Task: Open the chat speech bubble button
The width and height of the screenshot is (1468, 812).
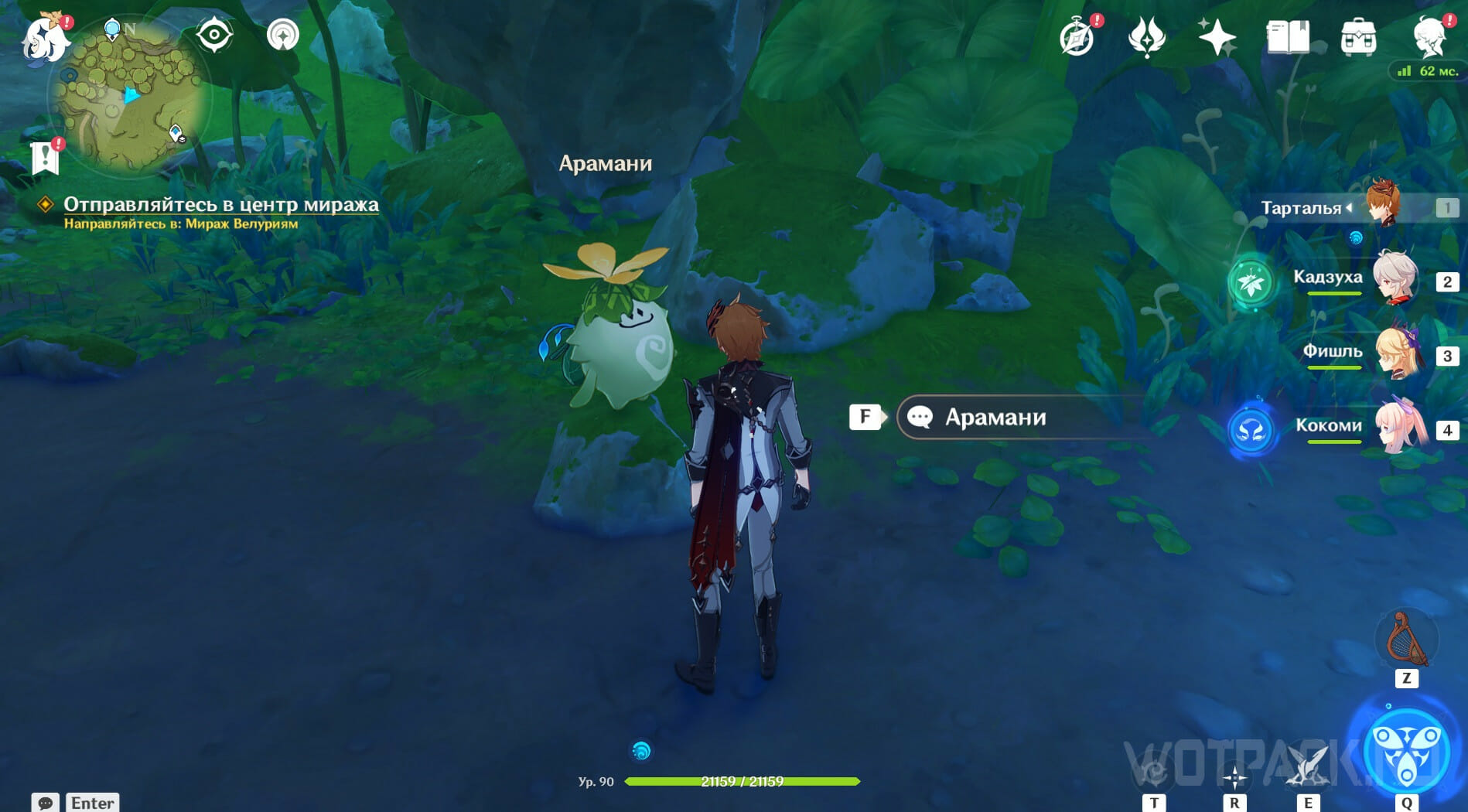Action: tap(45, 803)
